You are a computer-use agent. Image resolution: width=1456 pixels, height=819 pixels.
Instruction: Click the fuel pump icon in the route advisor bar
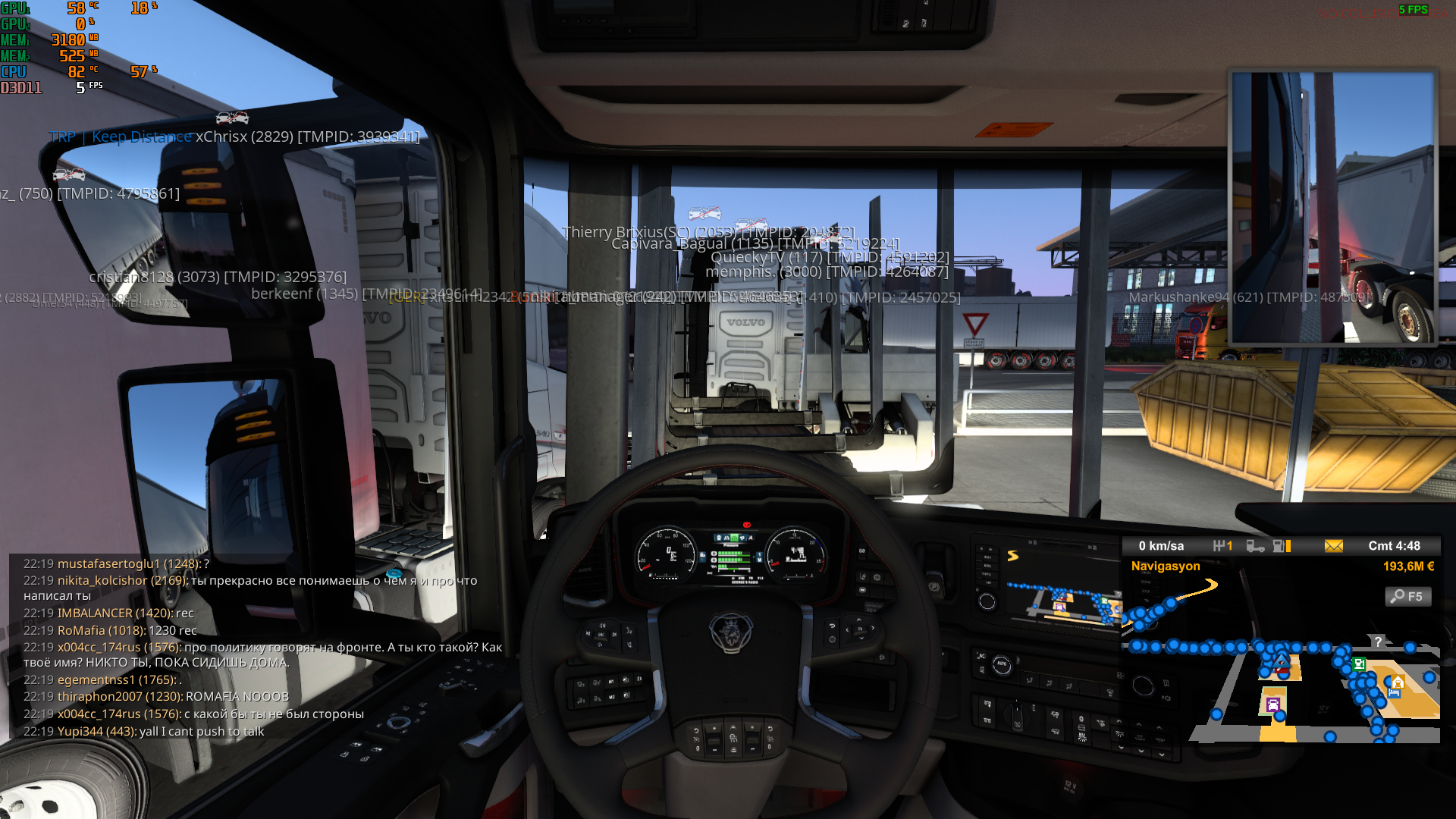pyautogui.click(x=1279, y=547)
